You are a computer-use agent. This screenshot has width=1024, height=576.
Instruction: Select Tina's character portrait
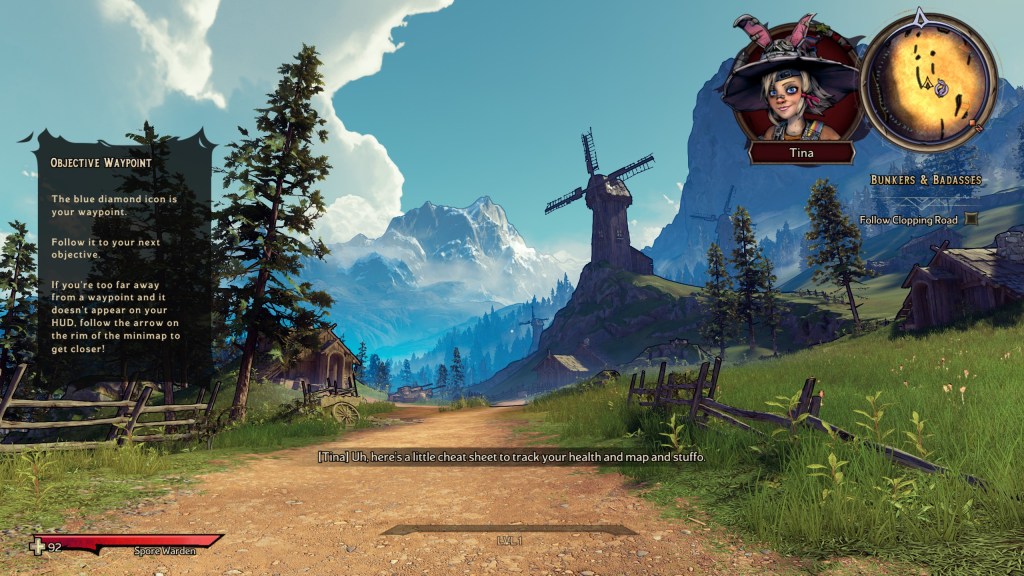[x=796, y=88]
